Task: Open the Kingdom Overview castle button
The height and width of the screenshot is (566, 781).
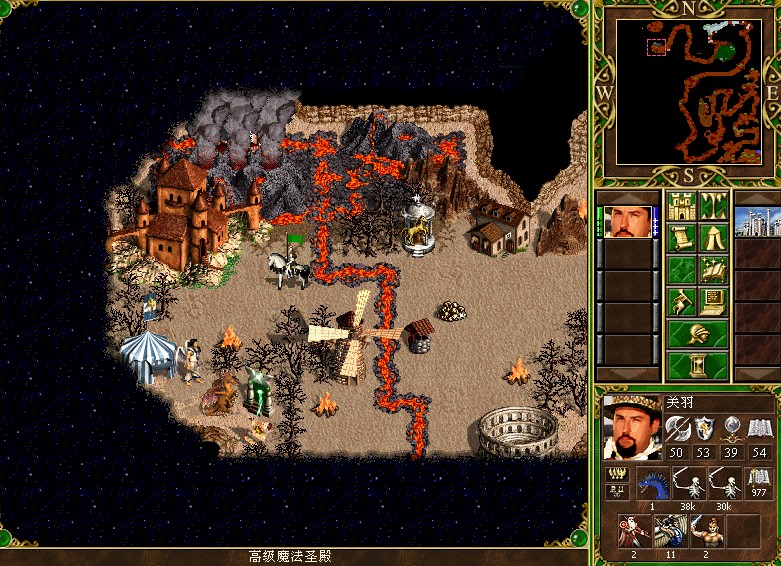Action: 681,207
